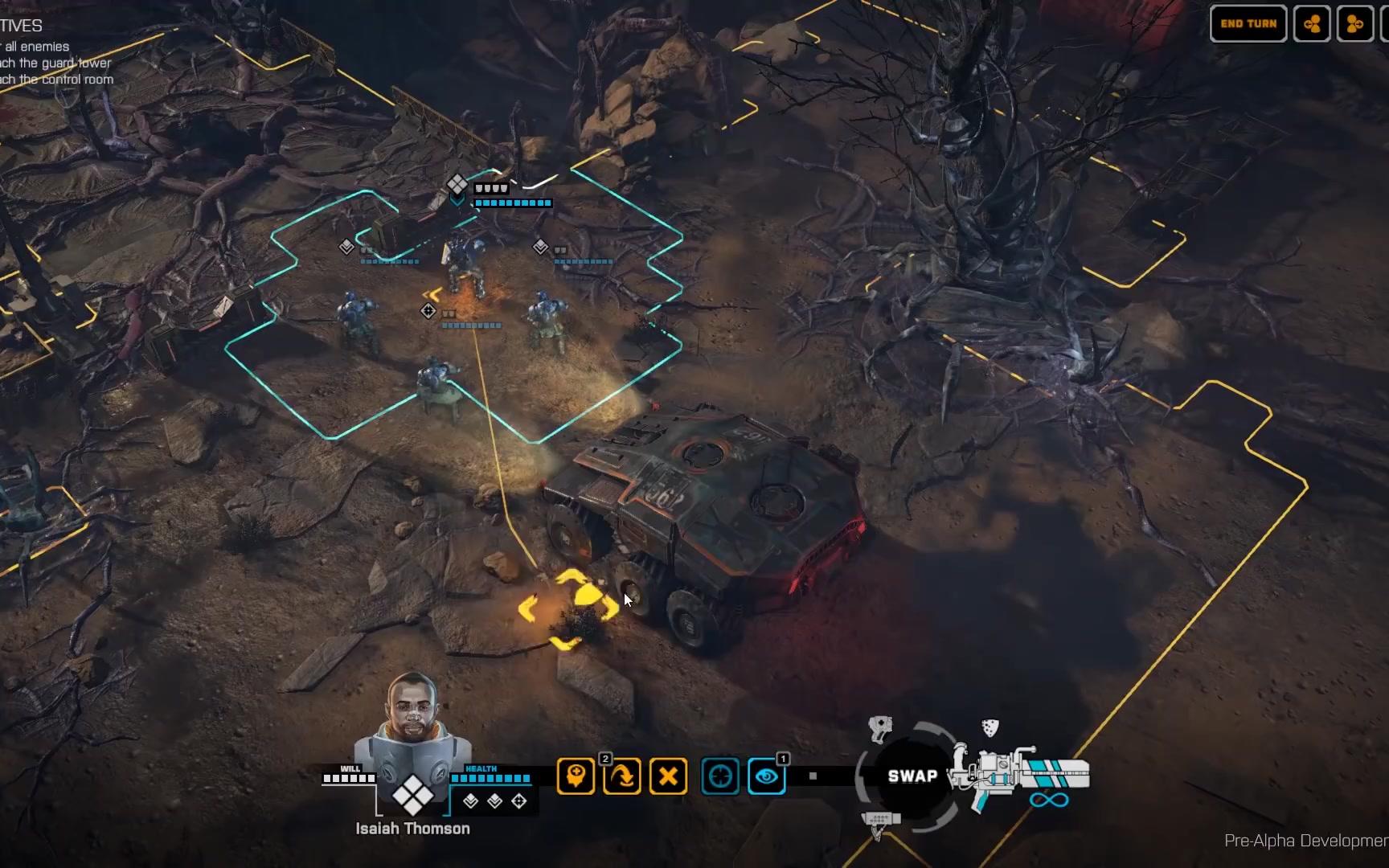Activate the orange head-with-plus ability
The image size is (1389, 868).
pyautogui.click(x=576, y=776)
